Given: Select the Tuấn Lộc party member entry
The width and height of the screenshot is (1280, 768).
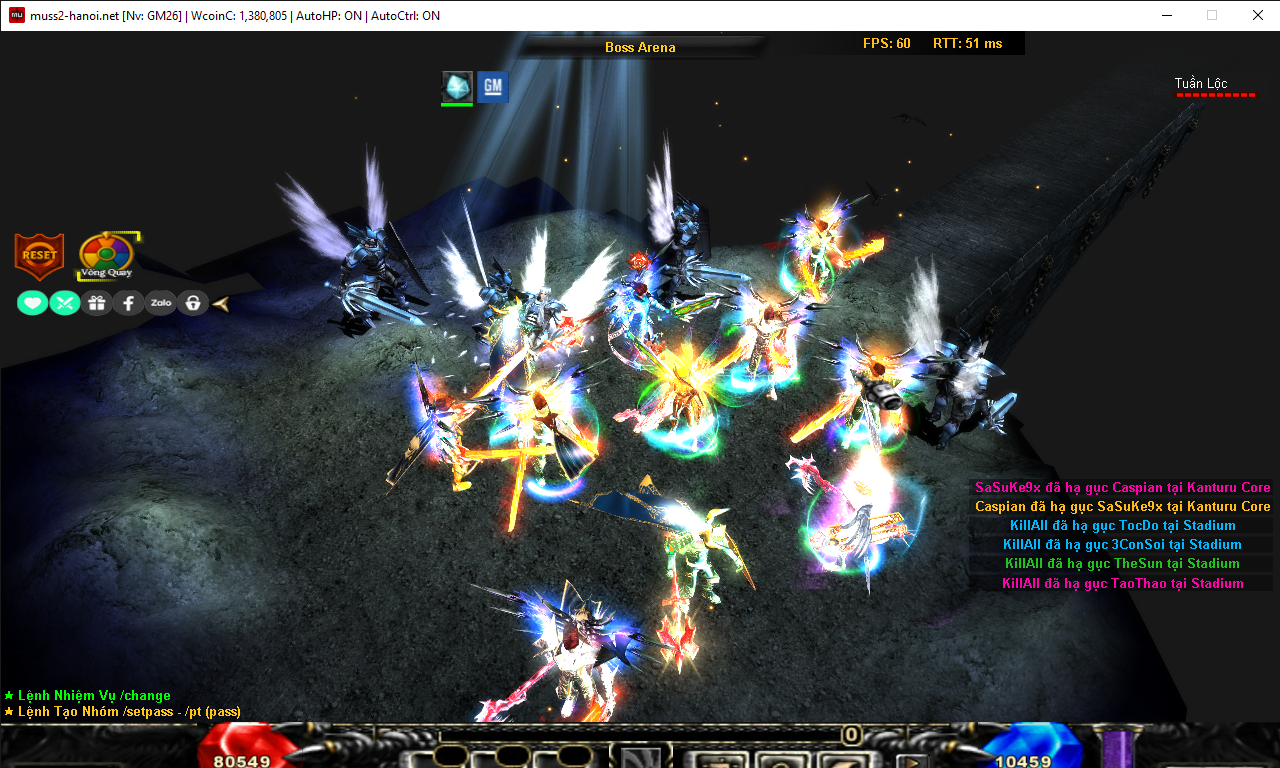Looking at the screenshot, I should [x=1202, y=84].
